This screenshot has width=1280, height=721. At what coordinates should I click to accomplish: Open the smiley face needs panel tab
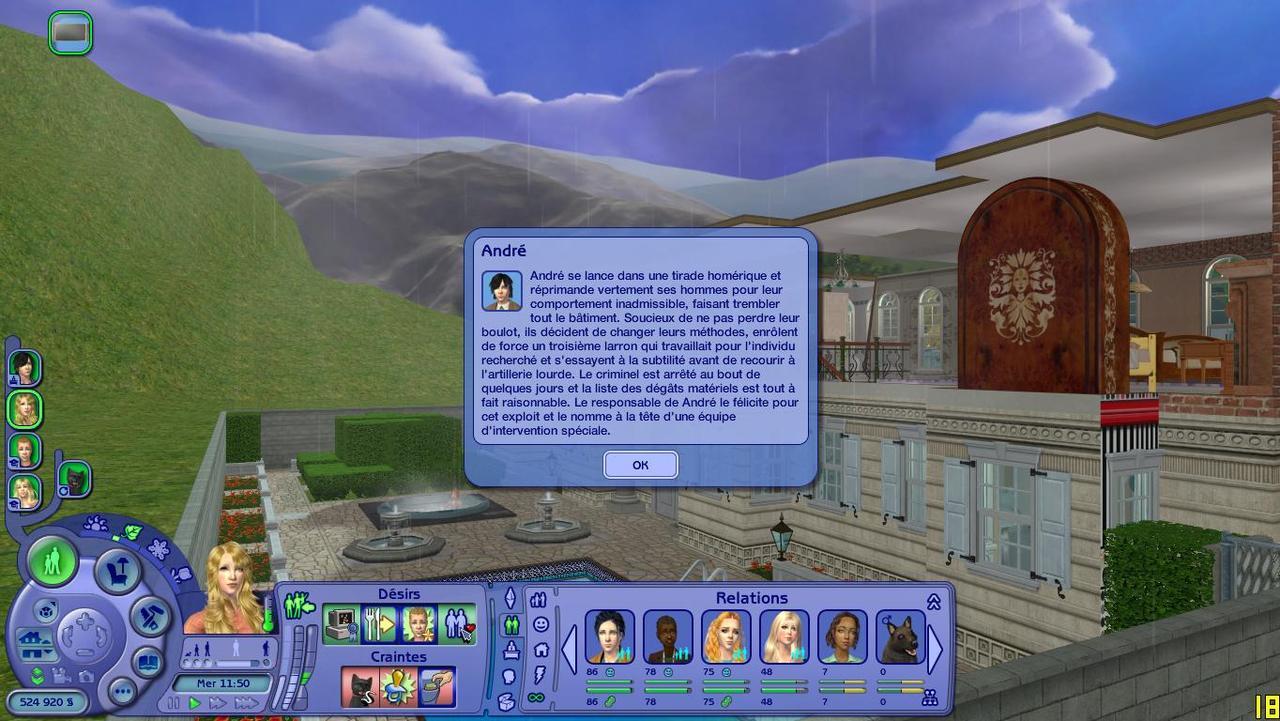pos(541,624)
